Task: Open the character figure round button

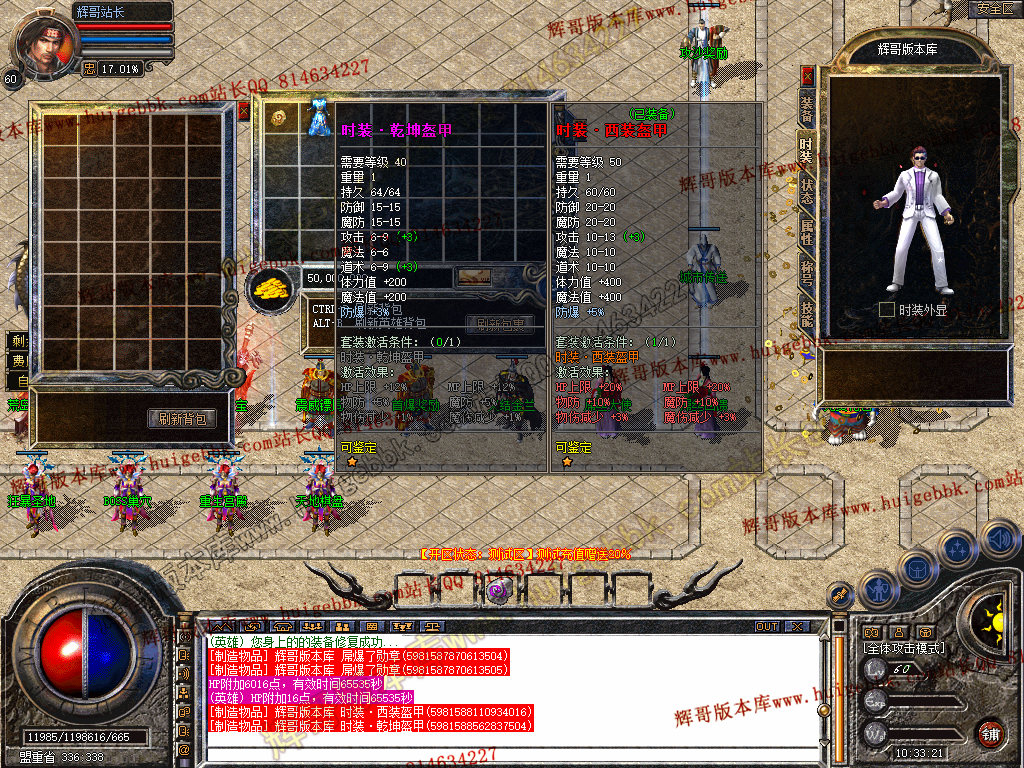Action: click(x=878, y=590)
